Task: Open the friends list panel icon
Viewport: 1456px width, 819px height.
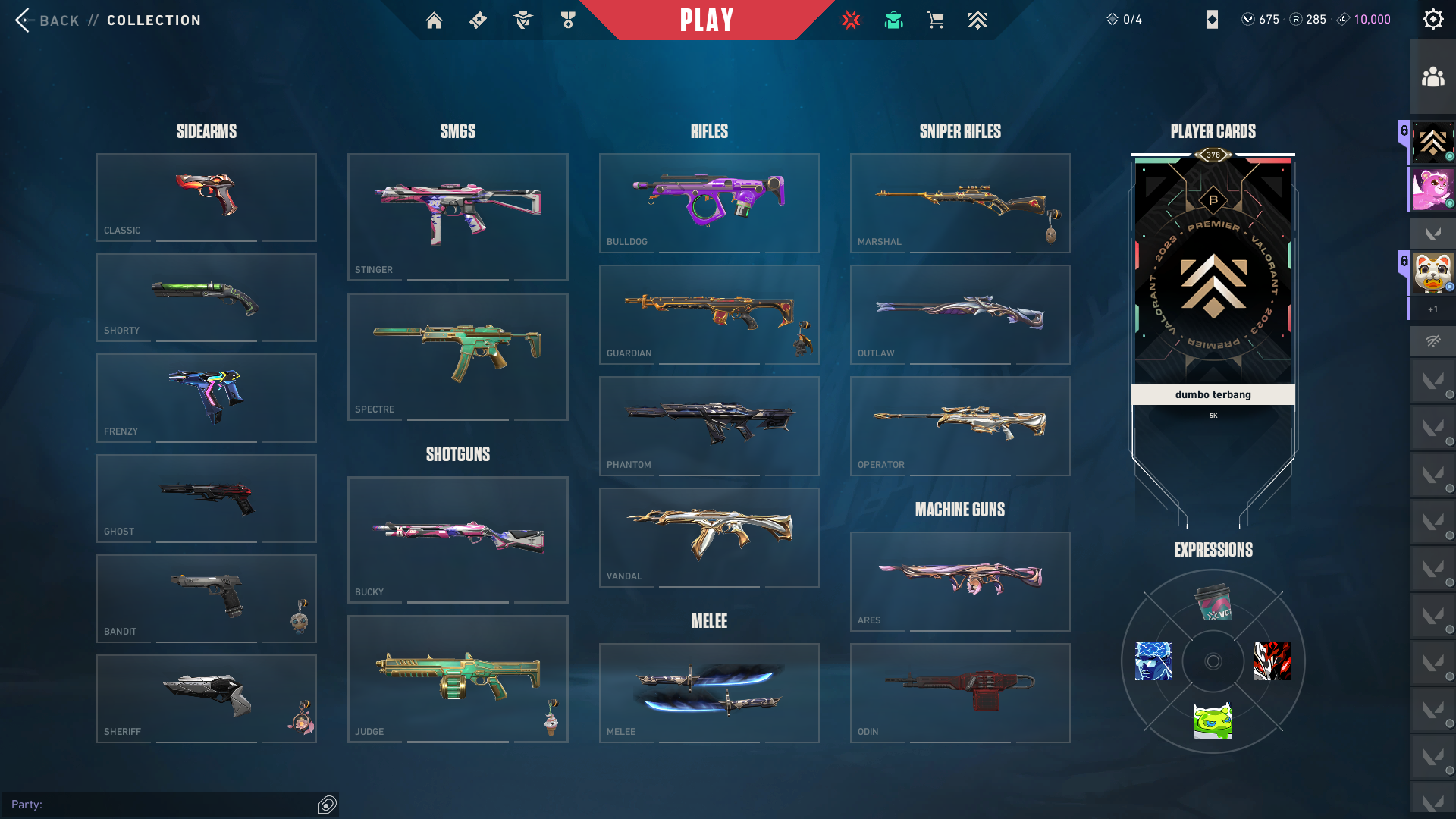Action: (x=1432, y=77)
